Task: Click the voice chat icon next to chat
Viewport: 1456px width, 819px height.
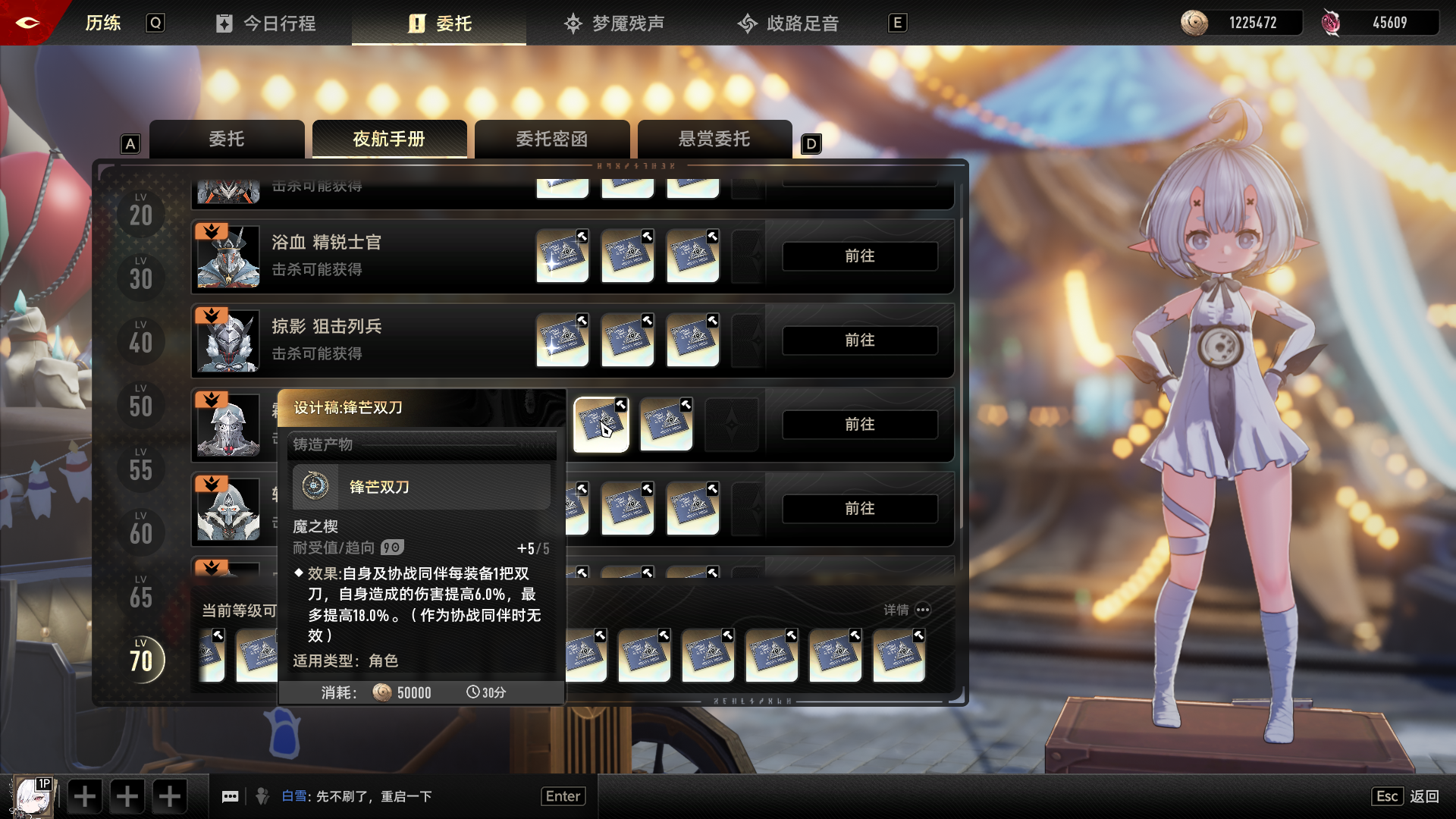Action: [x=263, y=795]
